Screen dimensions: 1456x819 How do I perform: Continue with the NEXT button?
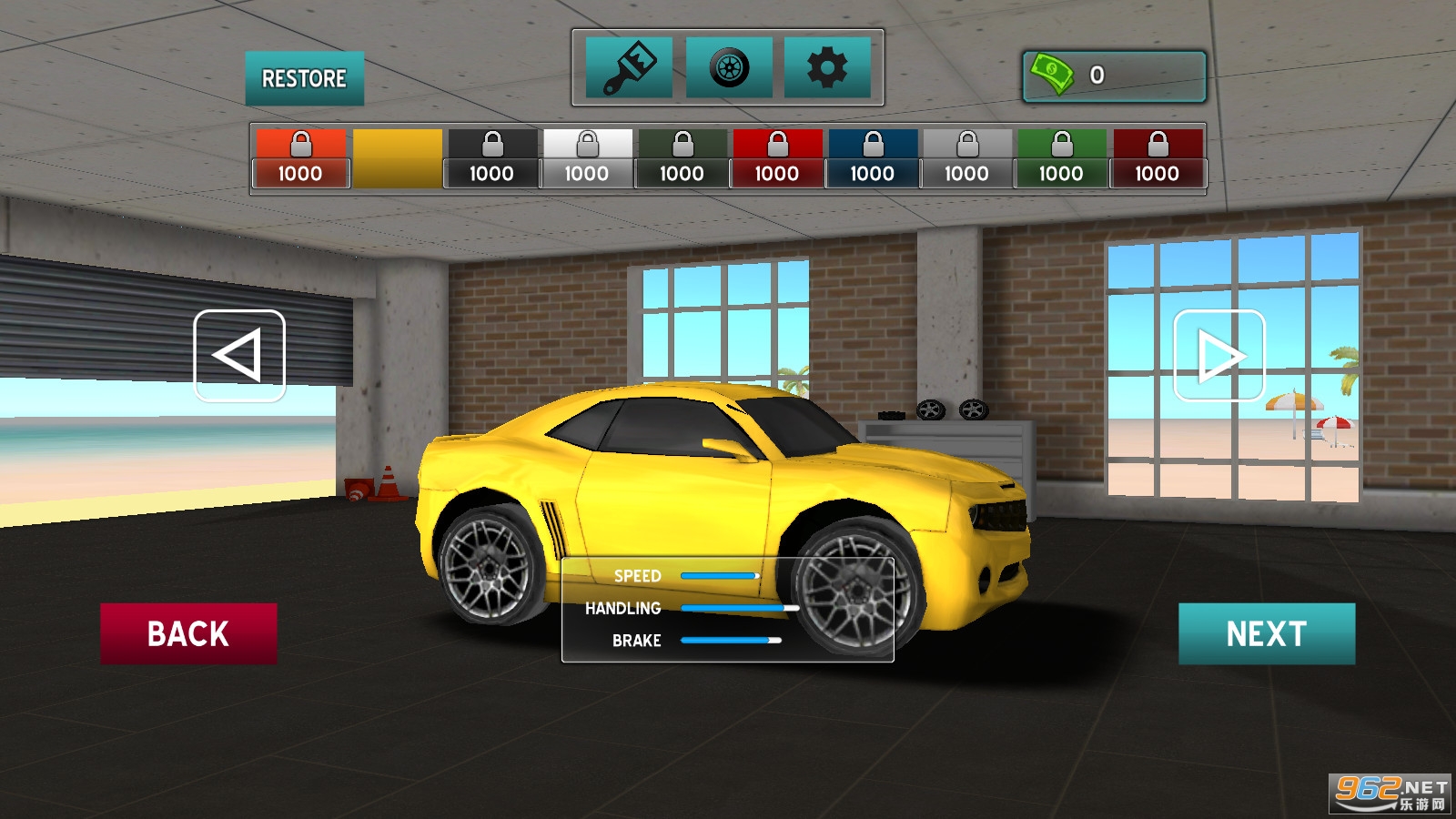coord(1266,633)
